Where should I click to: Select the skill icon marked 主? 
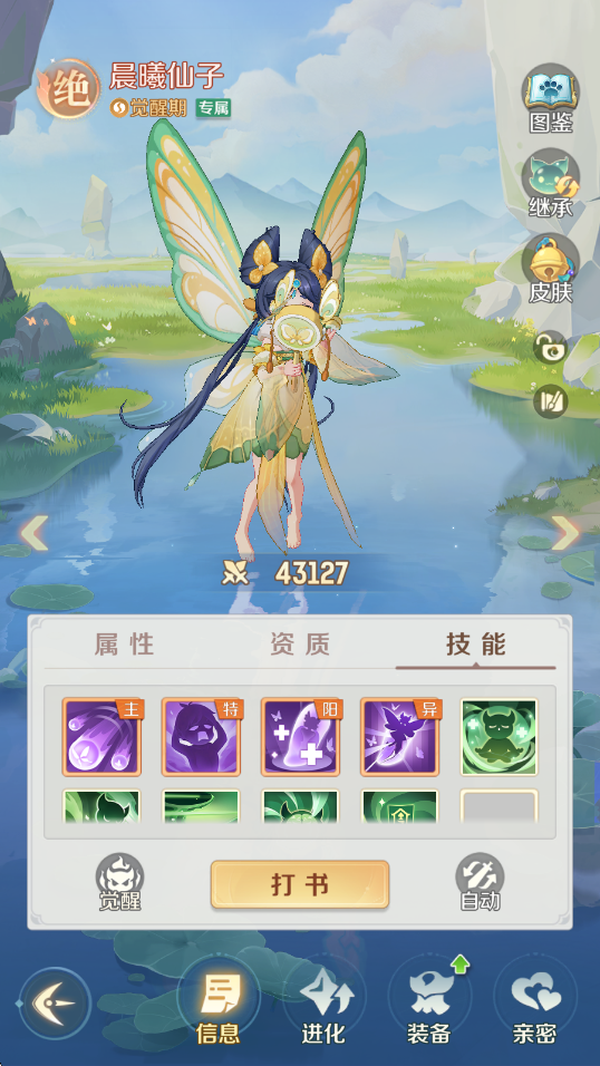[x=102, y=737]
